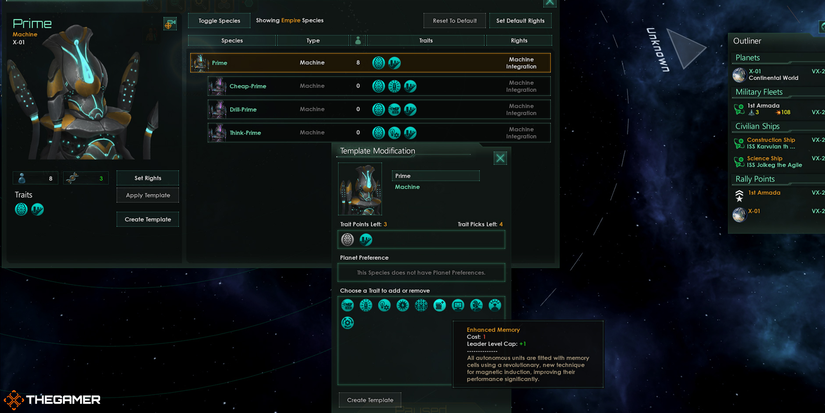Image resolution: width=825 pixels, height=413 pixels.
Task: Edit the Prime template name field
Action: click(436, 176)
